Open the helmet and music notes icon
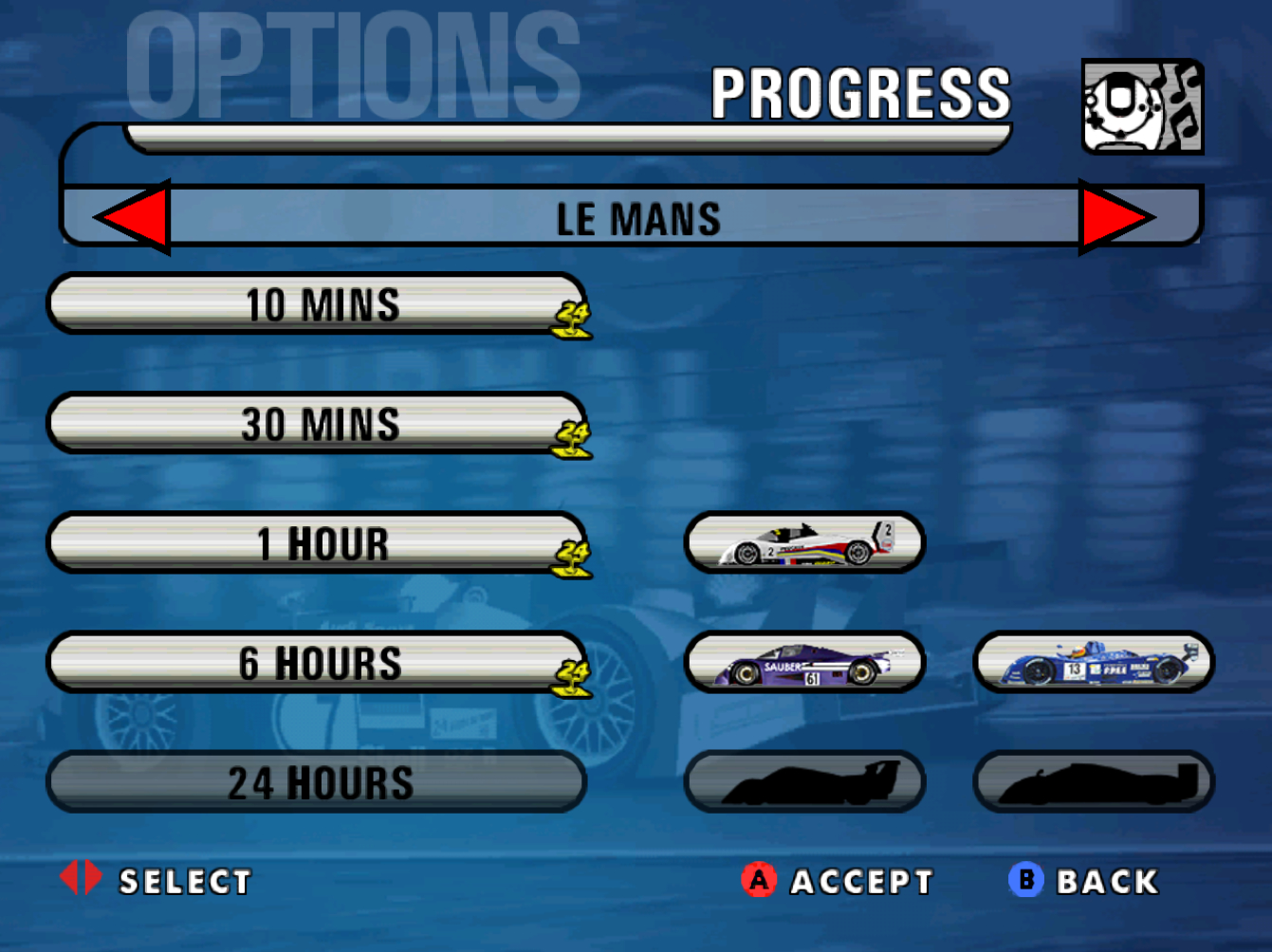The image size is (1272, 952). click(x=1142, y=106)
